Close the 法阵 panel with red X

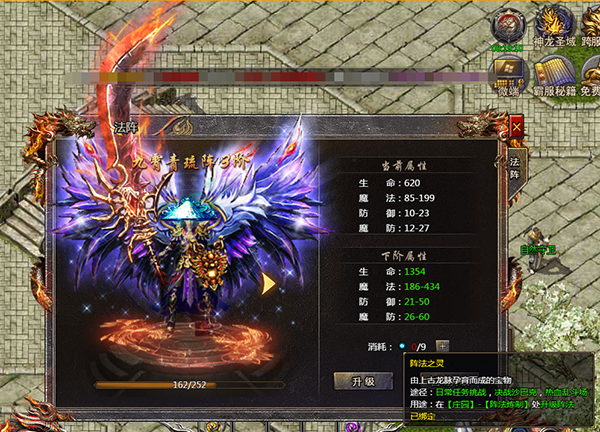(x=516, y=127)
